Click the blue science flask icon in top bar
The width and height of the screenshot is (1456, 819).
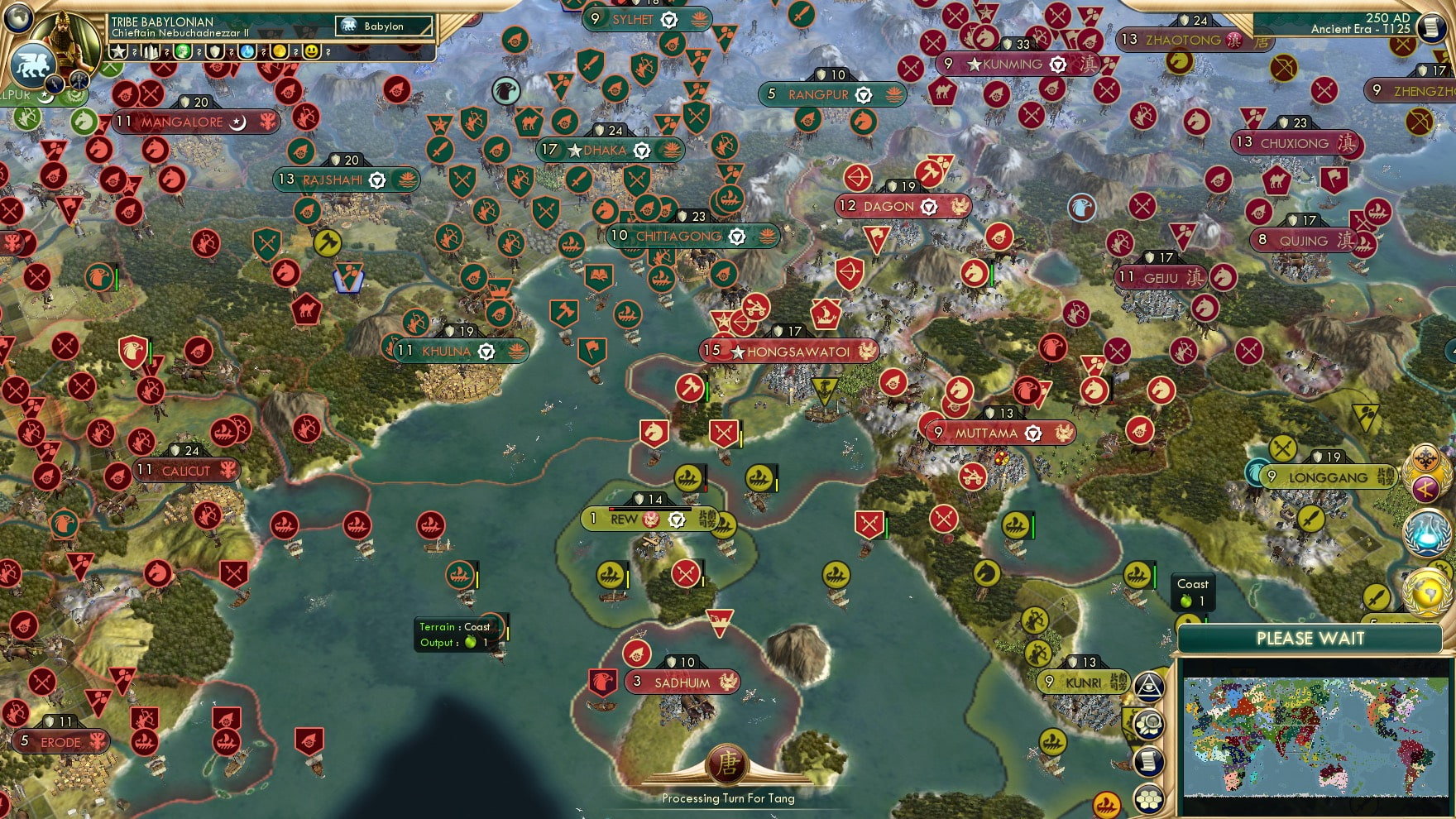coord(247,52)
